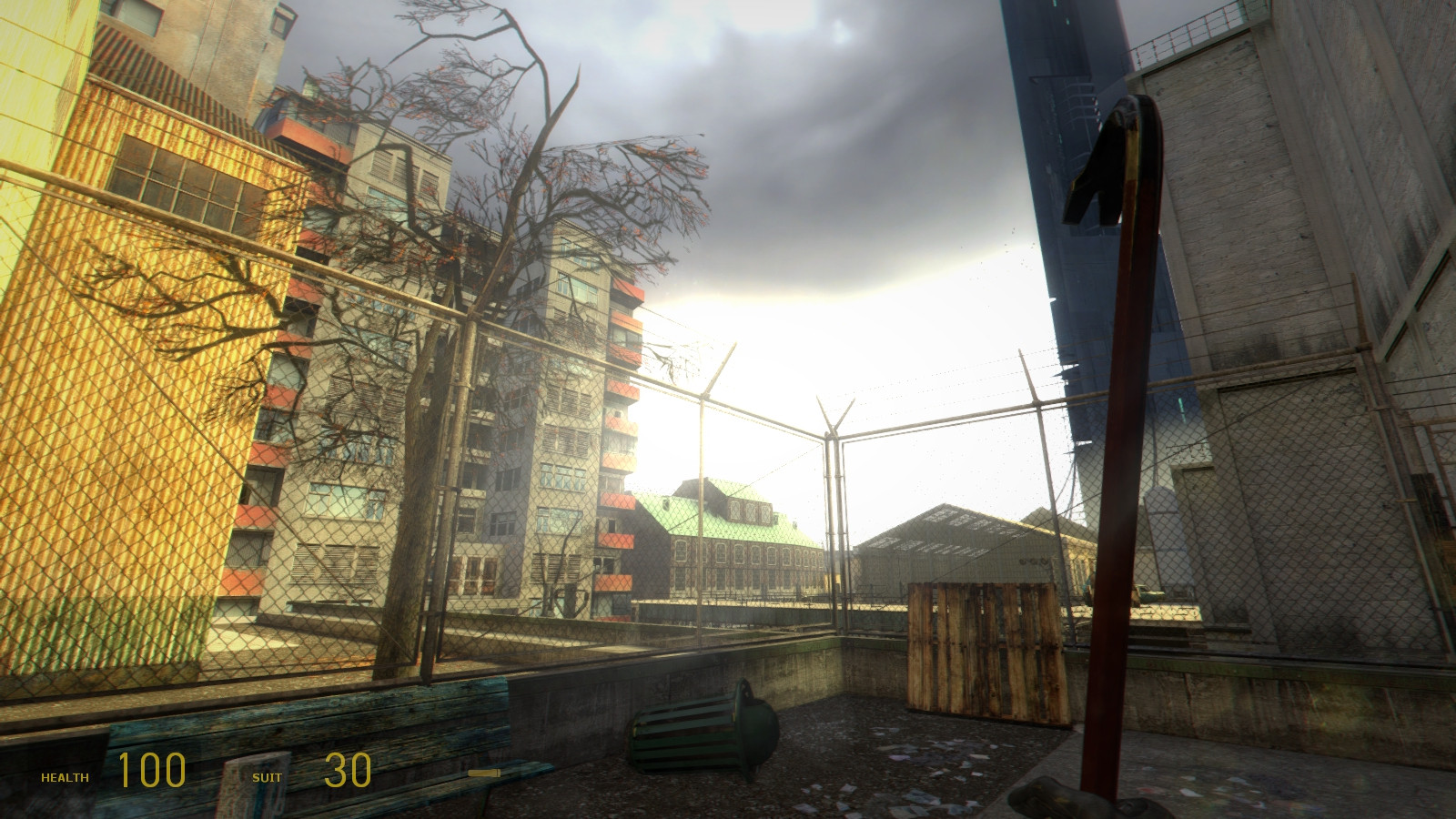Viewport: 1456px width, 819px height.
Task: Click the green-roofed warehouse in the distance
Action: pos(728,528)
